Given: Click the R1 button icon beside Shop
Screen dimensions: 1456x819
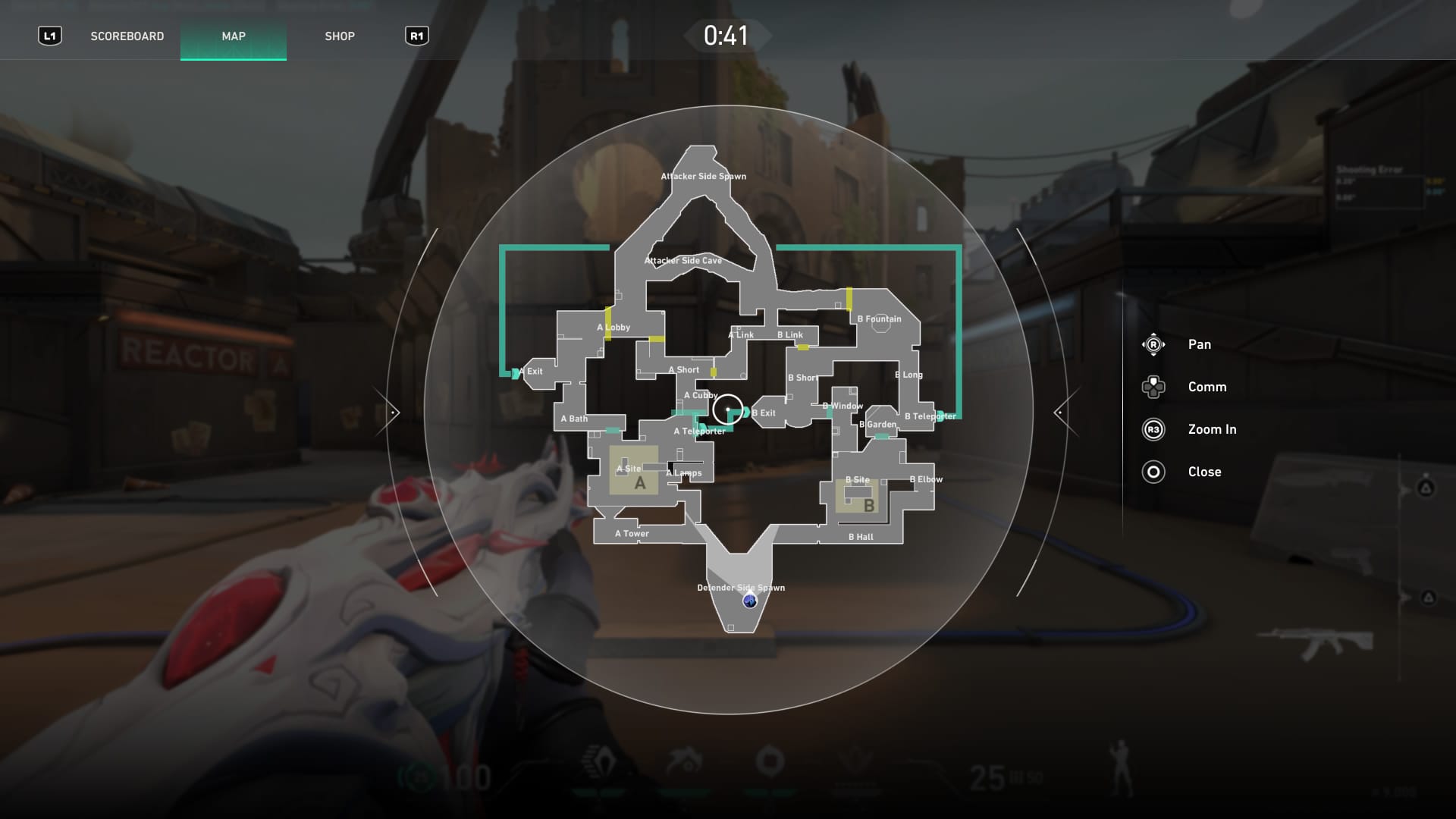Looking at the screenshot, I should tap(416, 35).
